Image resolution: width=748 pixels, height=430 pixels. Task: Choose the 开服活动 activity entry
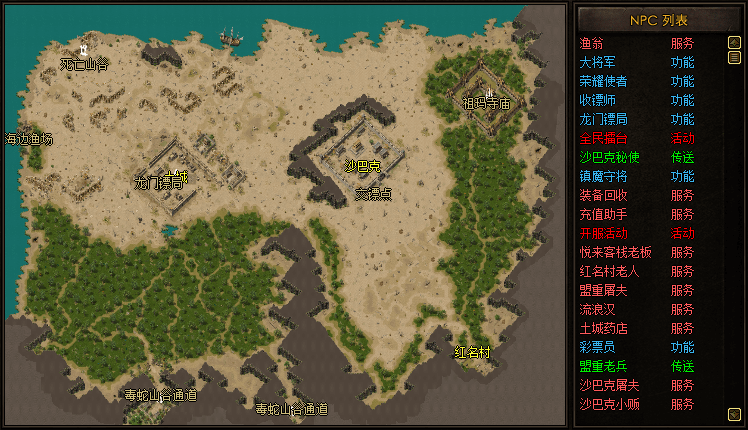coord(604,233)
